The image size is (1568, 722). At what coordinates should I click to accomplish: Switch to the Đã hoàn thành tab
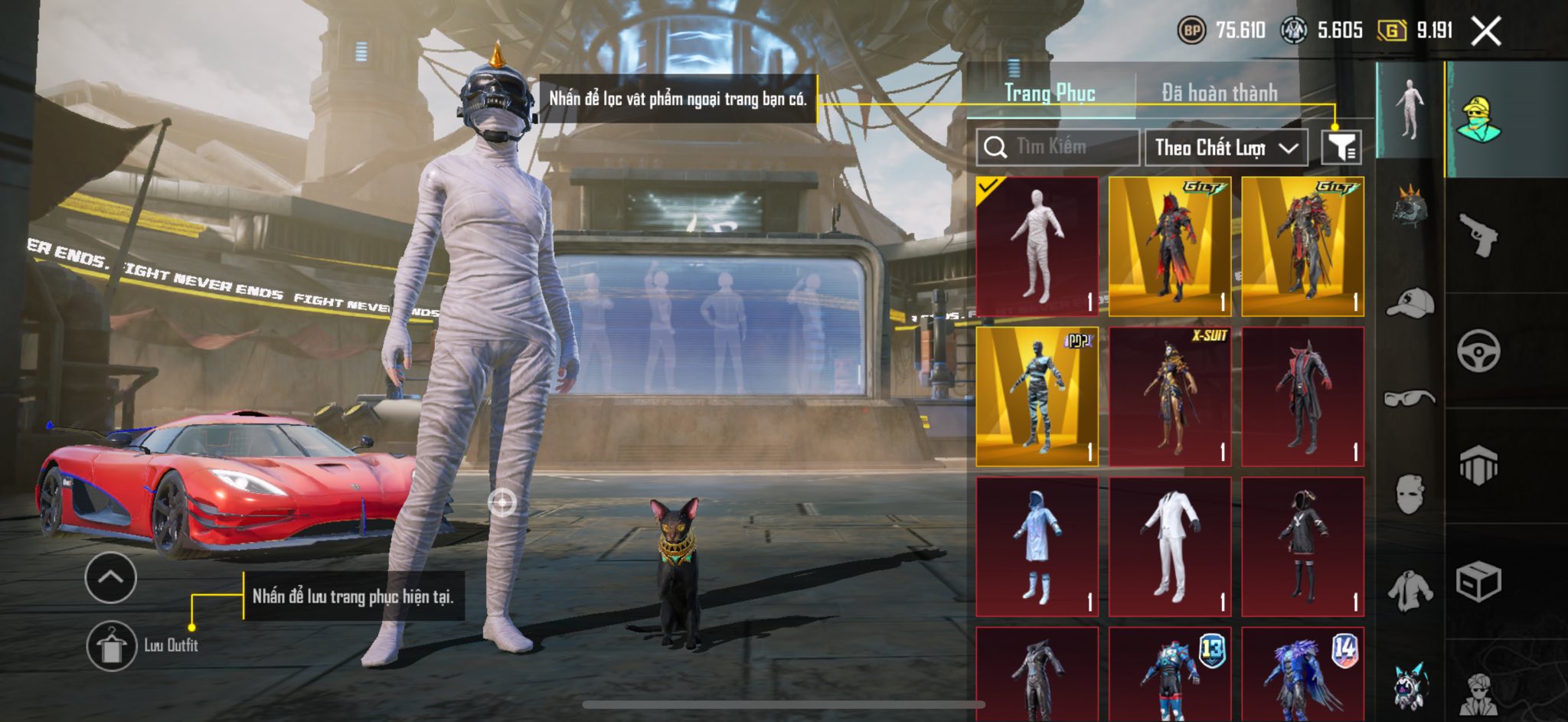coord(1219,93)
